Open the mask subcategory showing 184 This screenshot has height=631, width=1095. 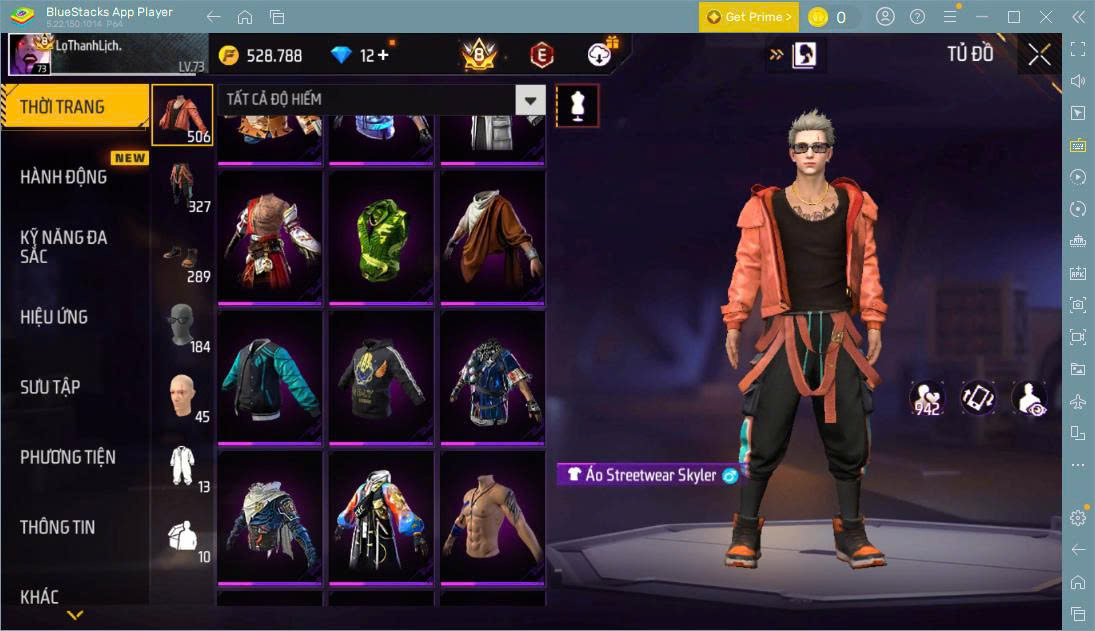(x=182, y=326)
